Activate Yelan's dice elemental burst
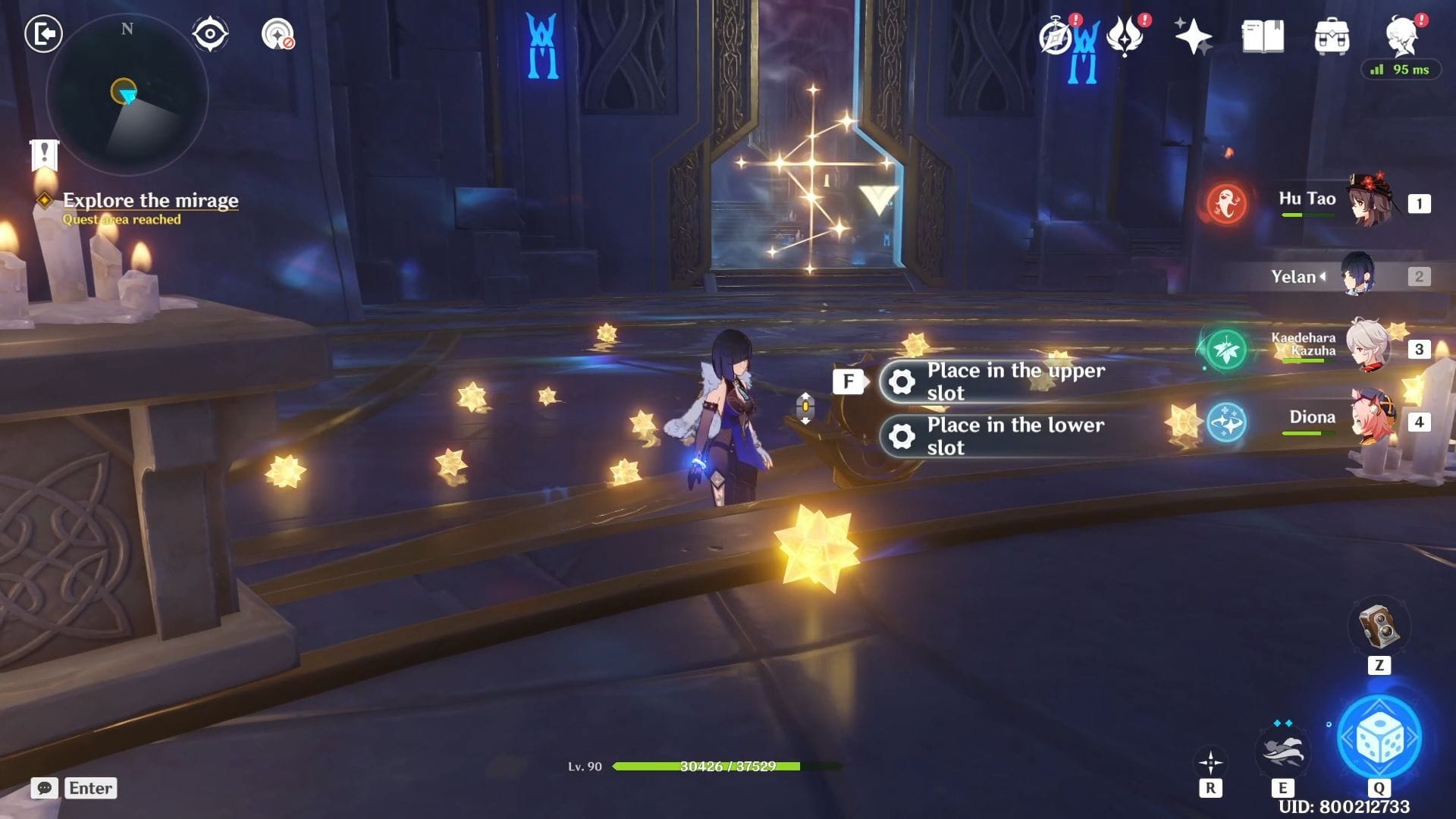Screen dimensions: 1456x819 click(x=1379, y=737)
